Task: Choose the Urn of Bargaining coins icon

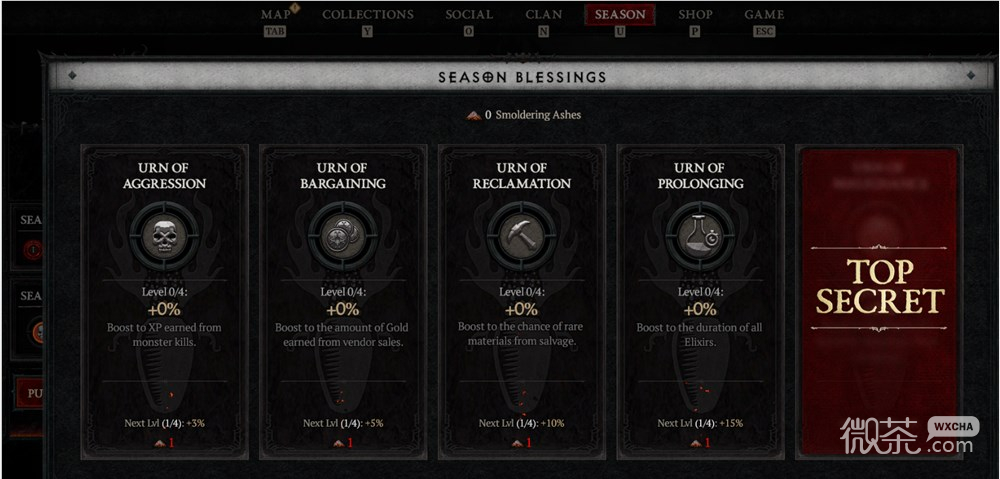Action: point(343,235)
